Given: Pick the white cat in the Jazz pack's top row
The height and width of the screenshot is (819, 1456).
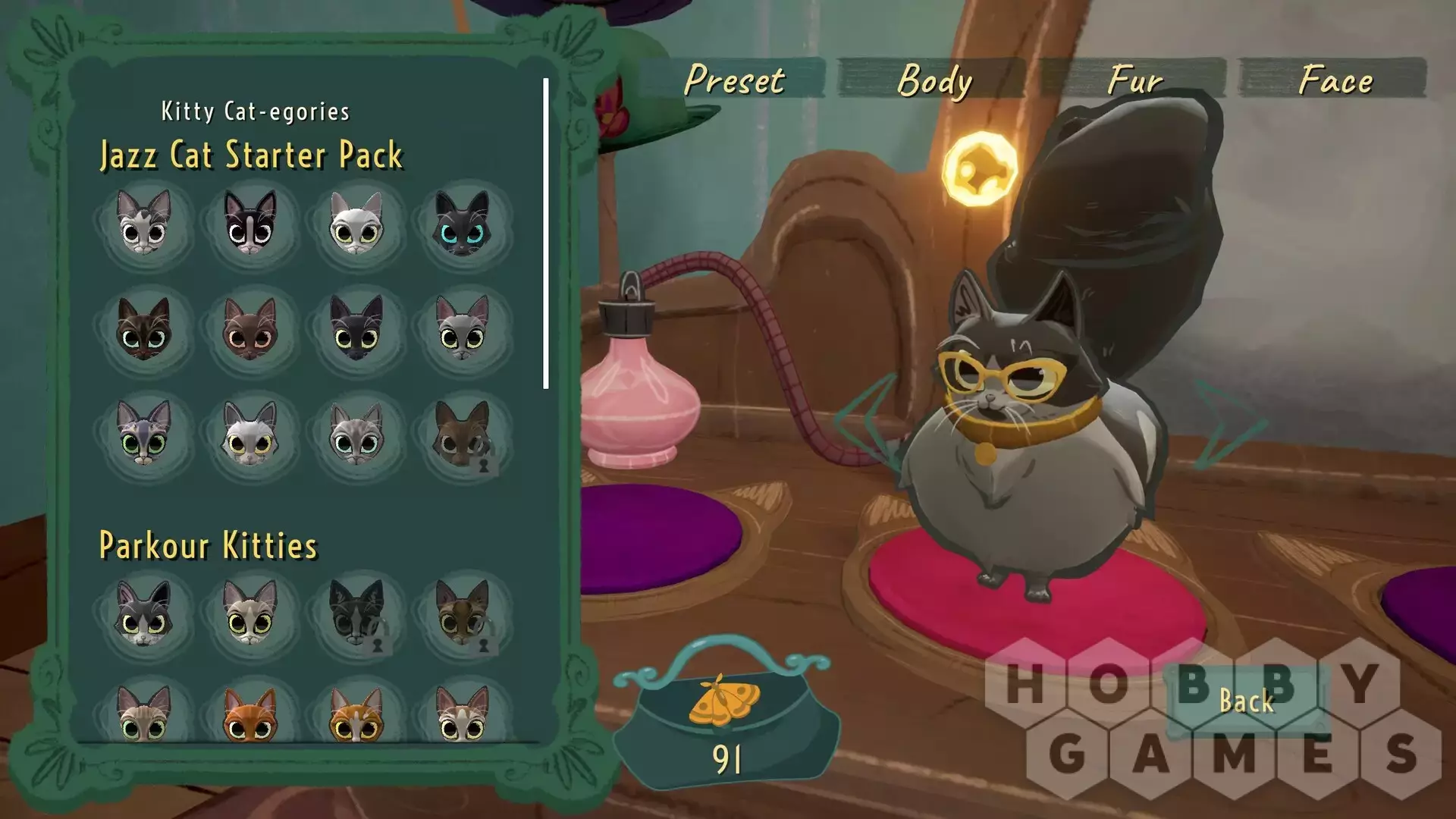Looking at the screenshot, I should (x=356, y=223).
